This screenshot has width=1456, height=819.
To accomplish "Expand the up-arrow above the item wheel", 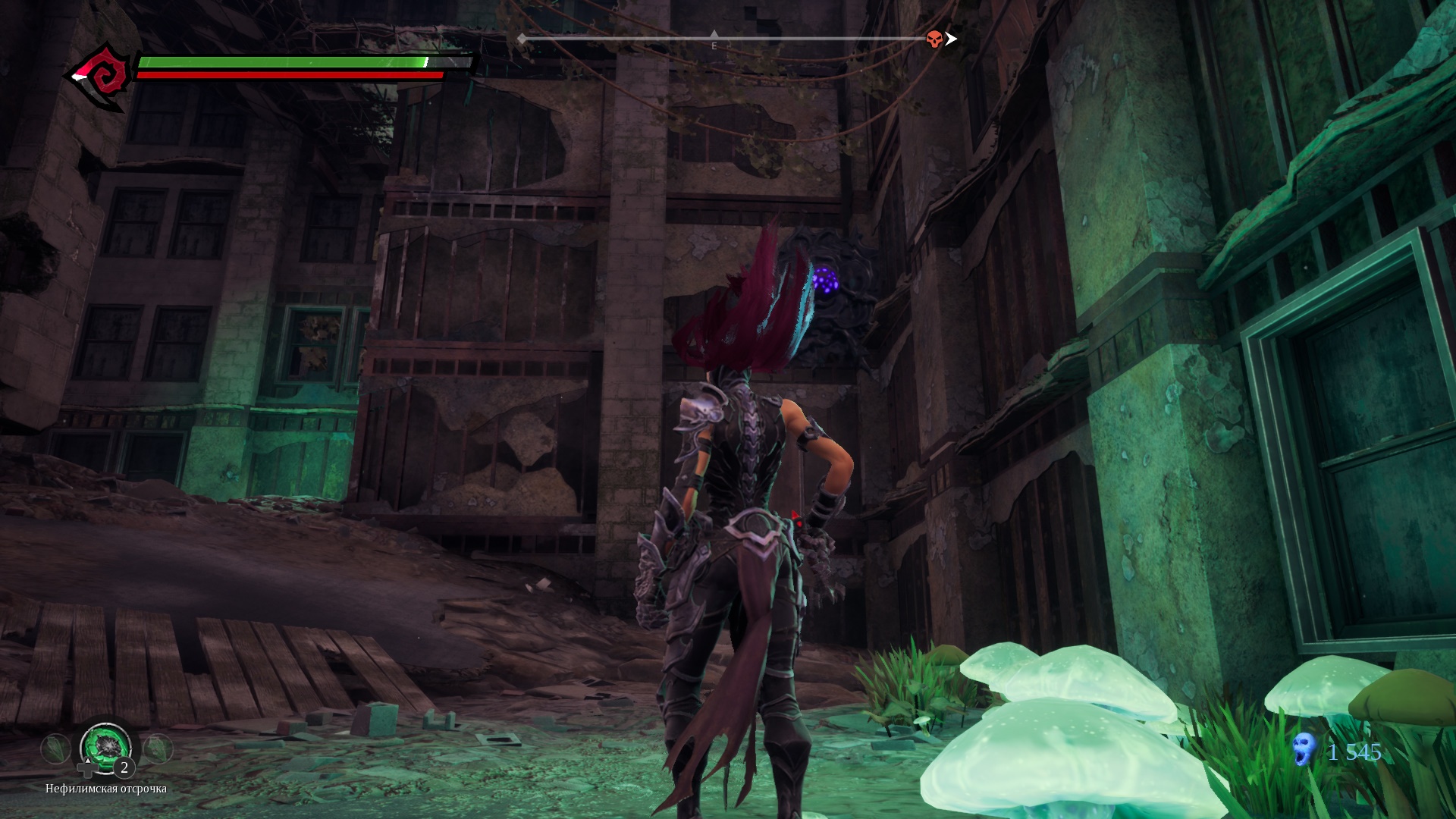I will (x=88, y=761).
